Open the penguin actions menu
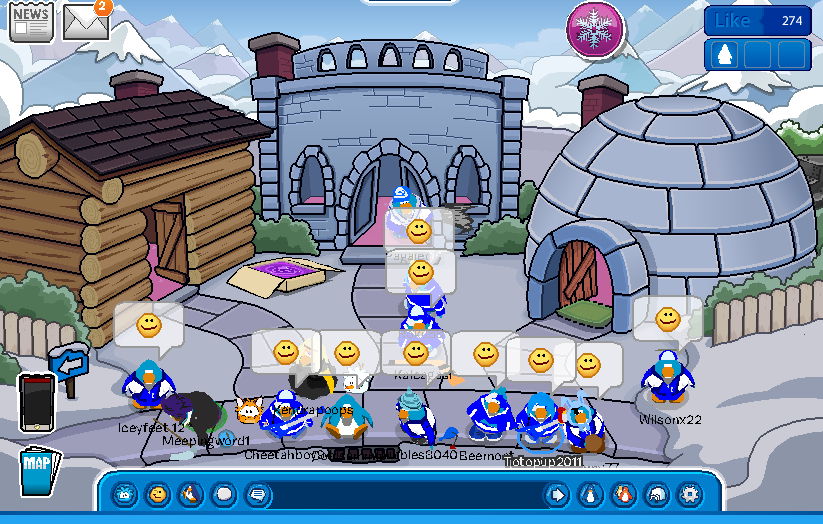 [190, 494]
